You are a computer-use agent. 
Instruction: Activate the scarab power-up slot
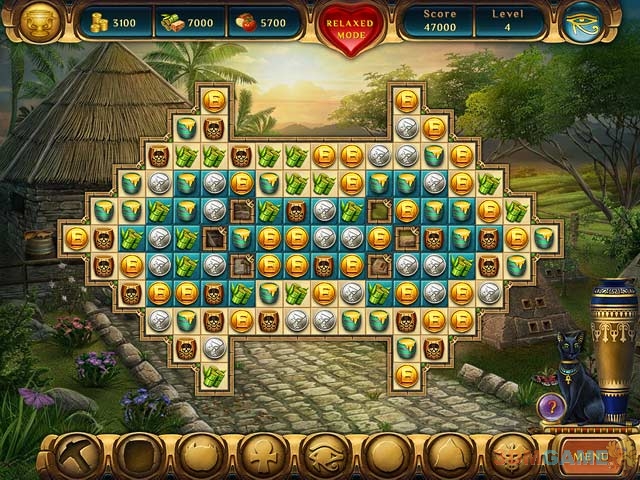tap(512, 456)
